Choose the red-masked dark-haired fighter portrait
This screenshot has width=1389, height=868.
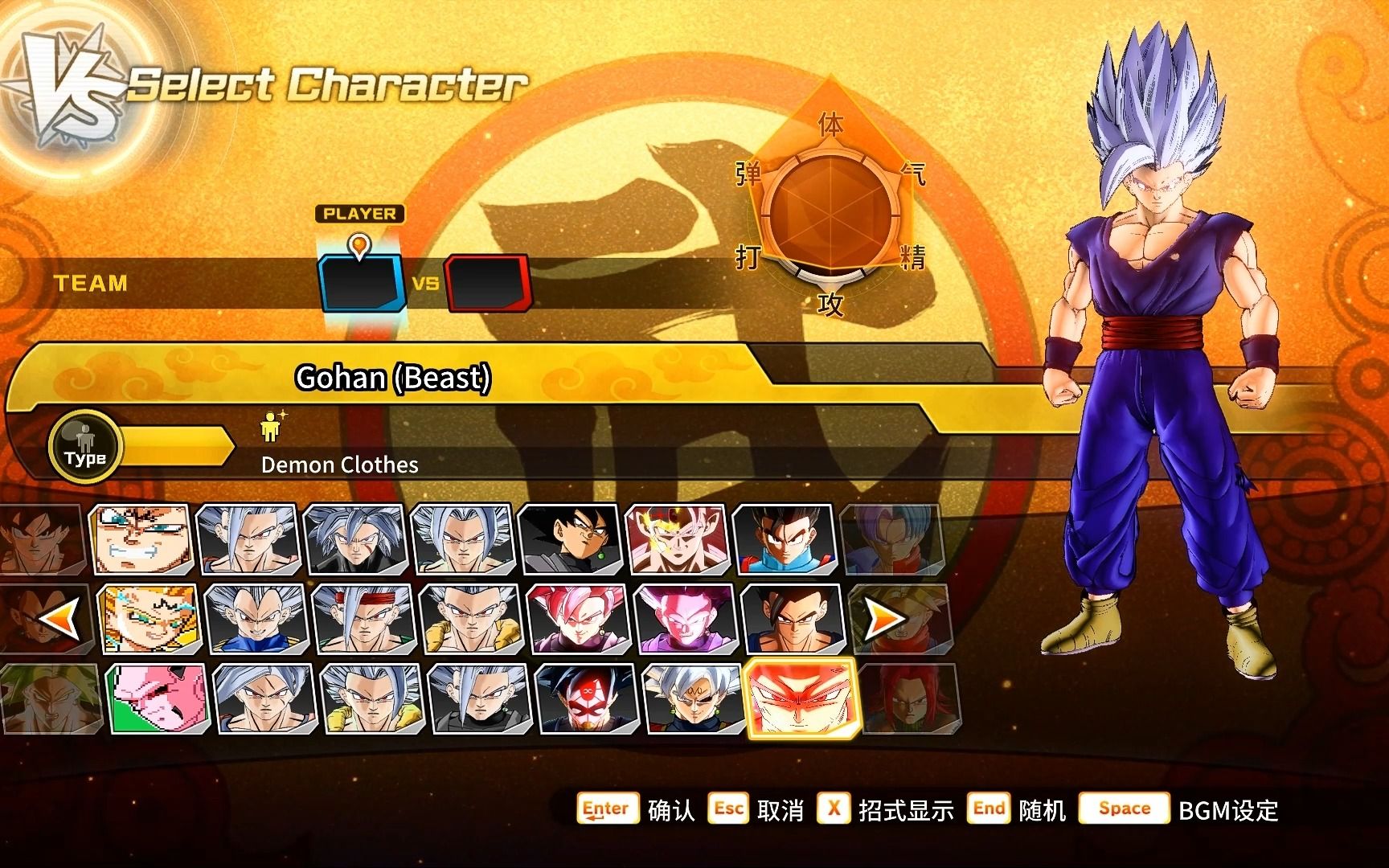click(587, 698)
